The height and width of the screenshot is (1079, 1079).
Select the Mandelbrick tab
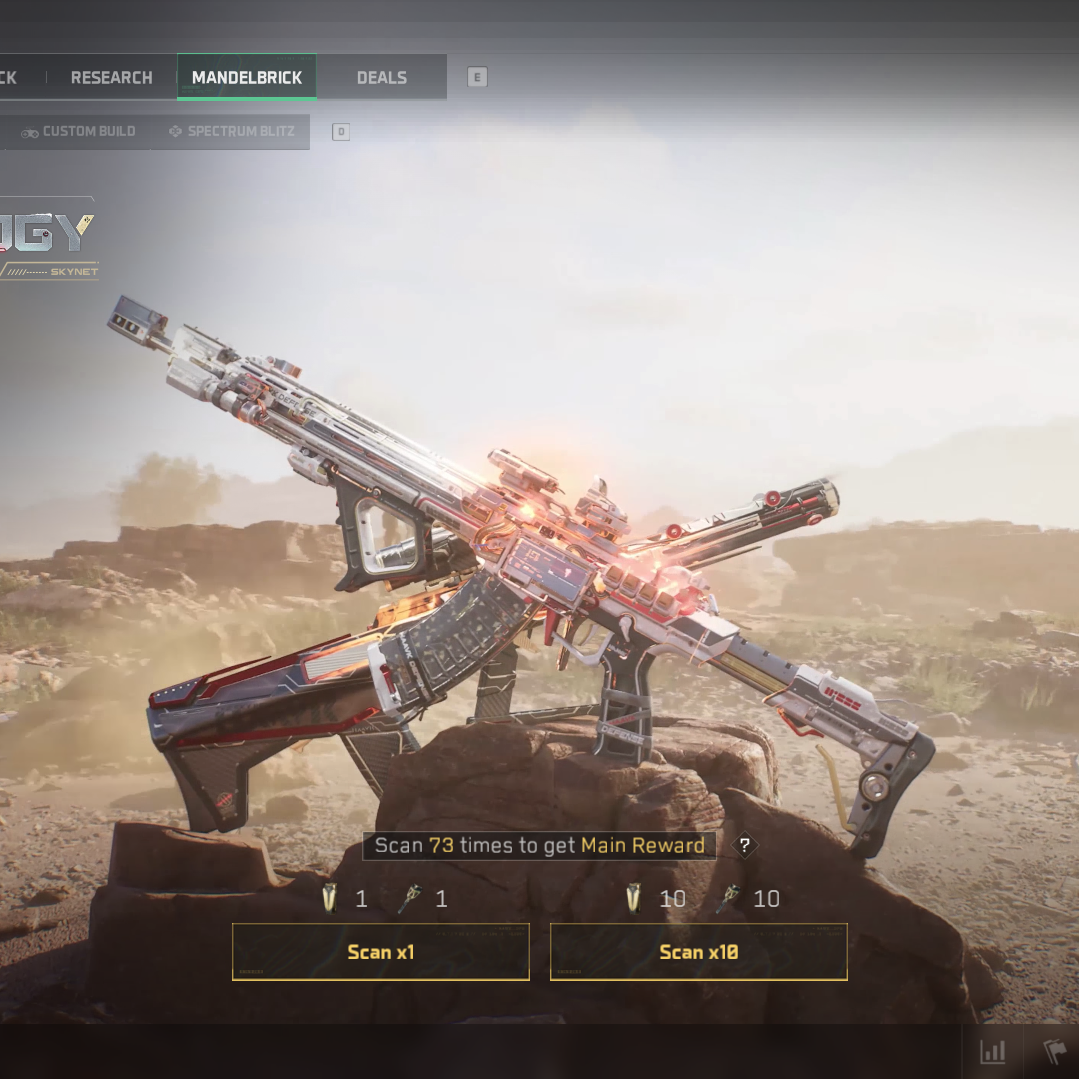click(247, 78)
